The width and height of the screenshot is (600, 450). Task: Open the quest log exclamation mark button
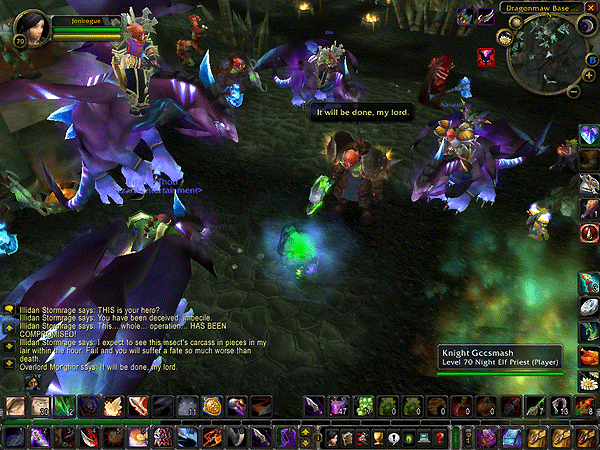point(394,438)
